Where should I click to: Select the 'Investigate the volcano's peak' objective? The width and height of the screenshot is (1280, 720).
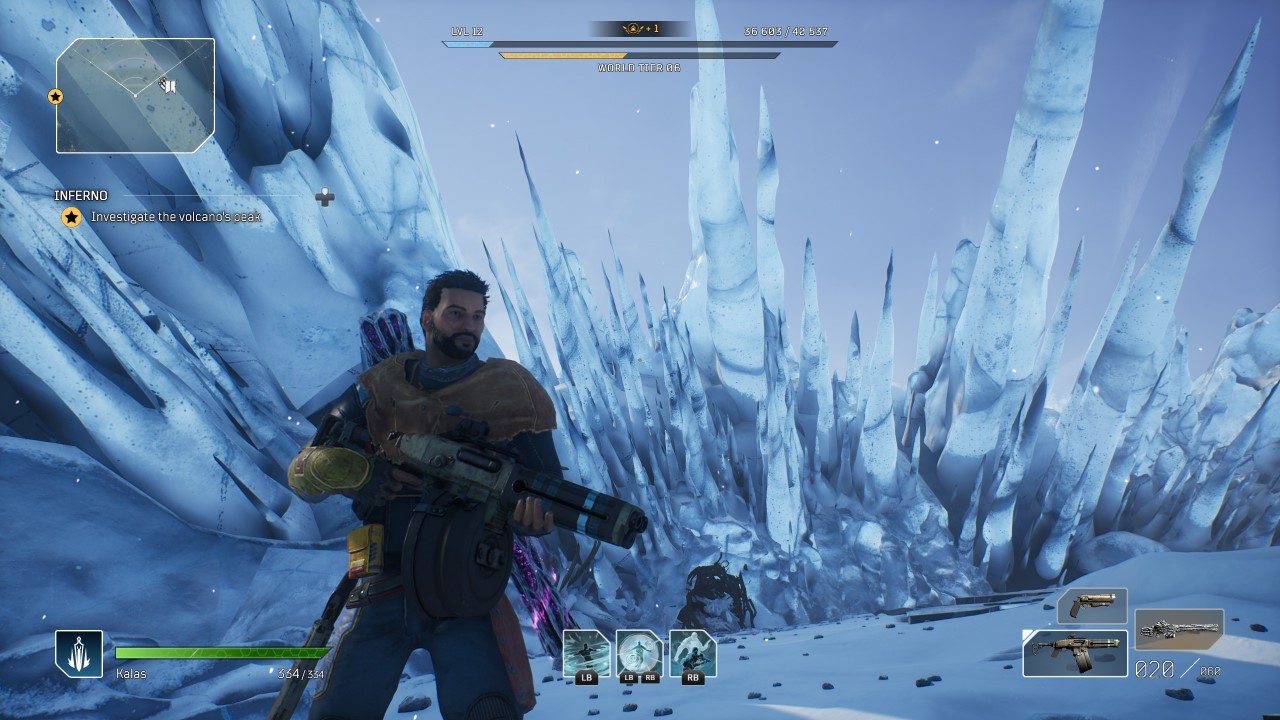pos(176,217)
